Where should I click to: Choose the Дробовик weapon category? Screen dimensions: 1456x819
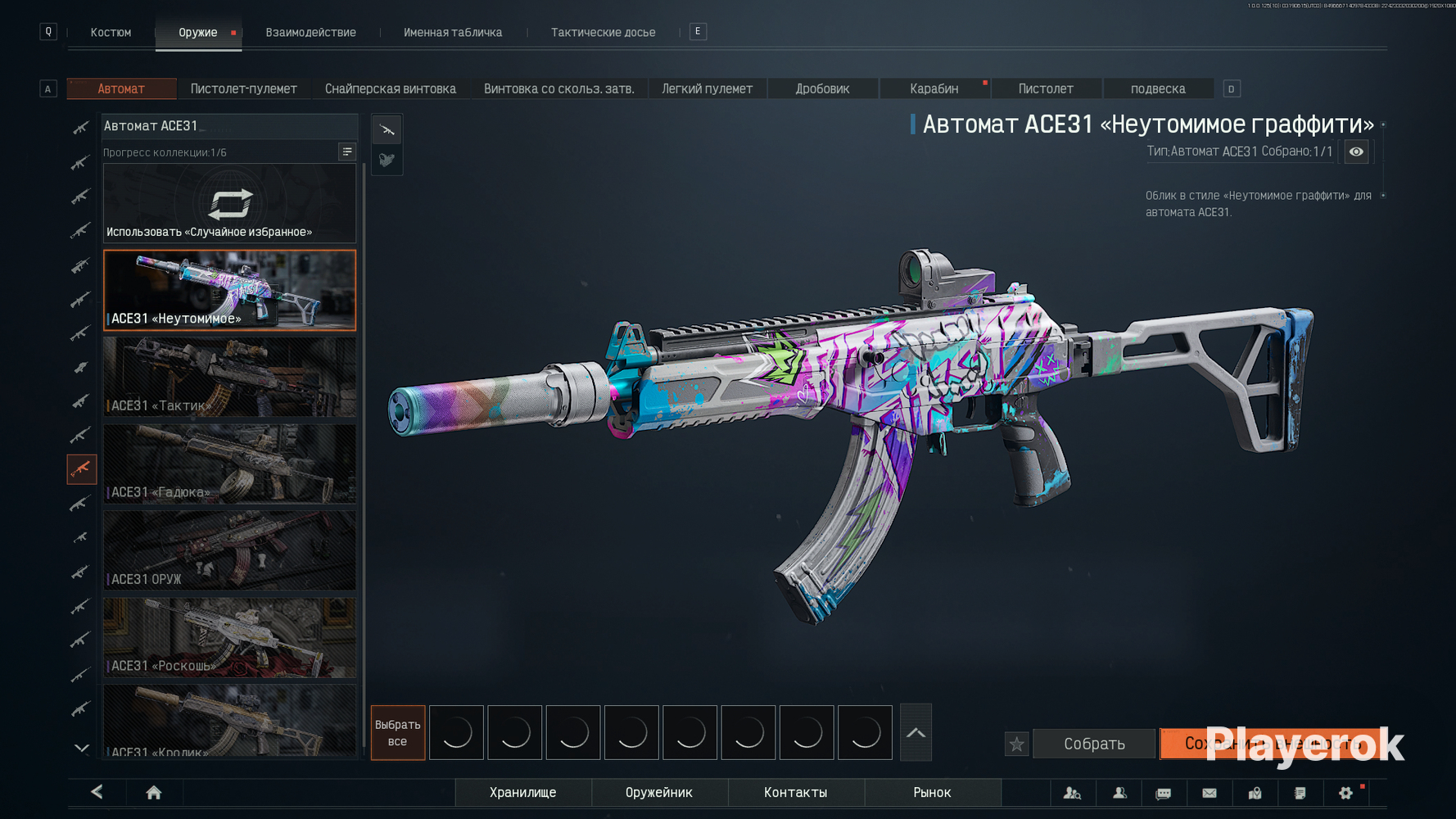click(822, 88)
